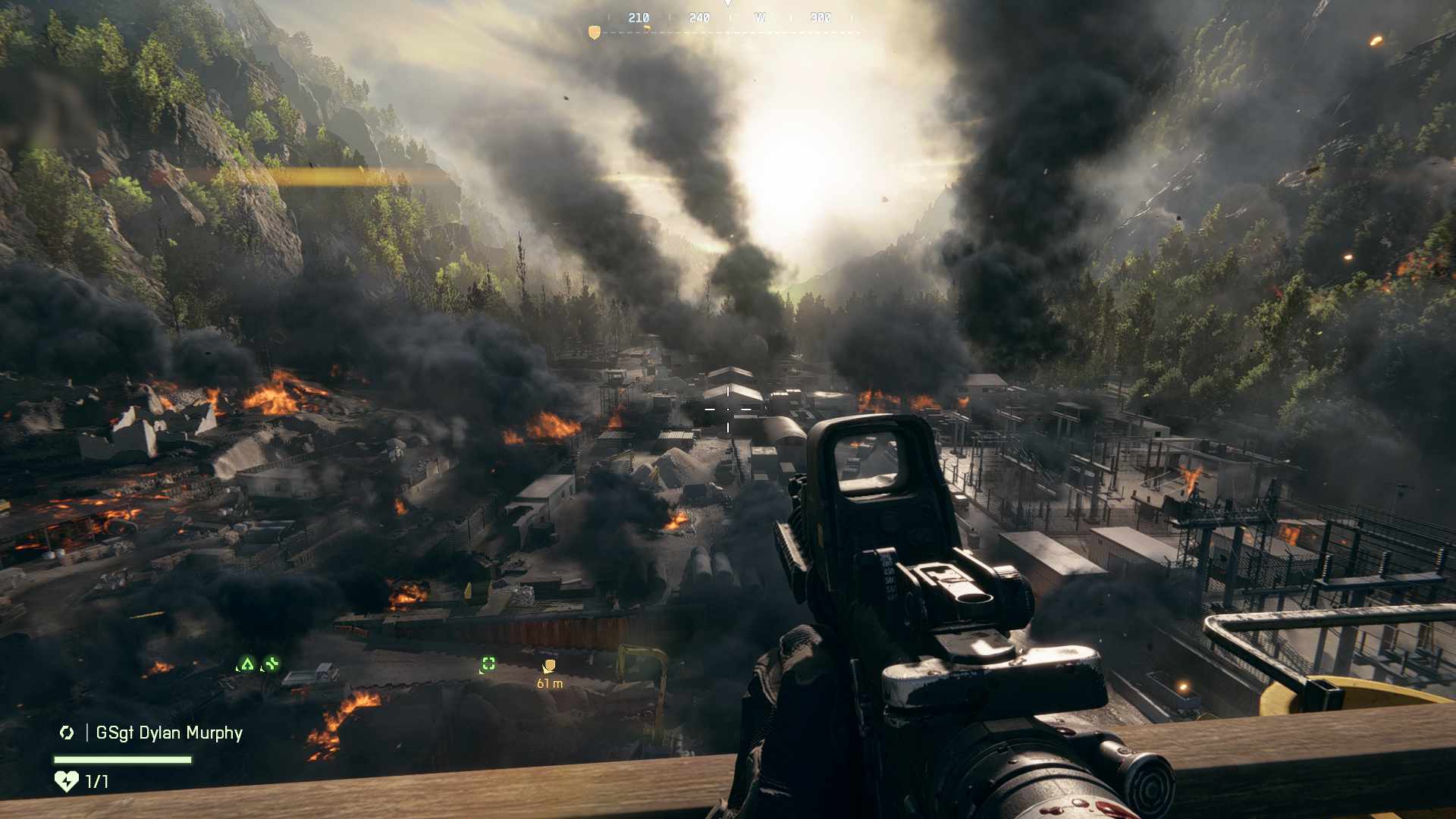The width and height of the screenshot is (1456, 819).
Task: Click the class icon beside GSgt Dylan Murphy
Action: pos(67,733)
